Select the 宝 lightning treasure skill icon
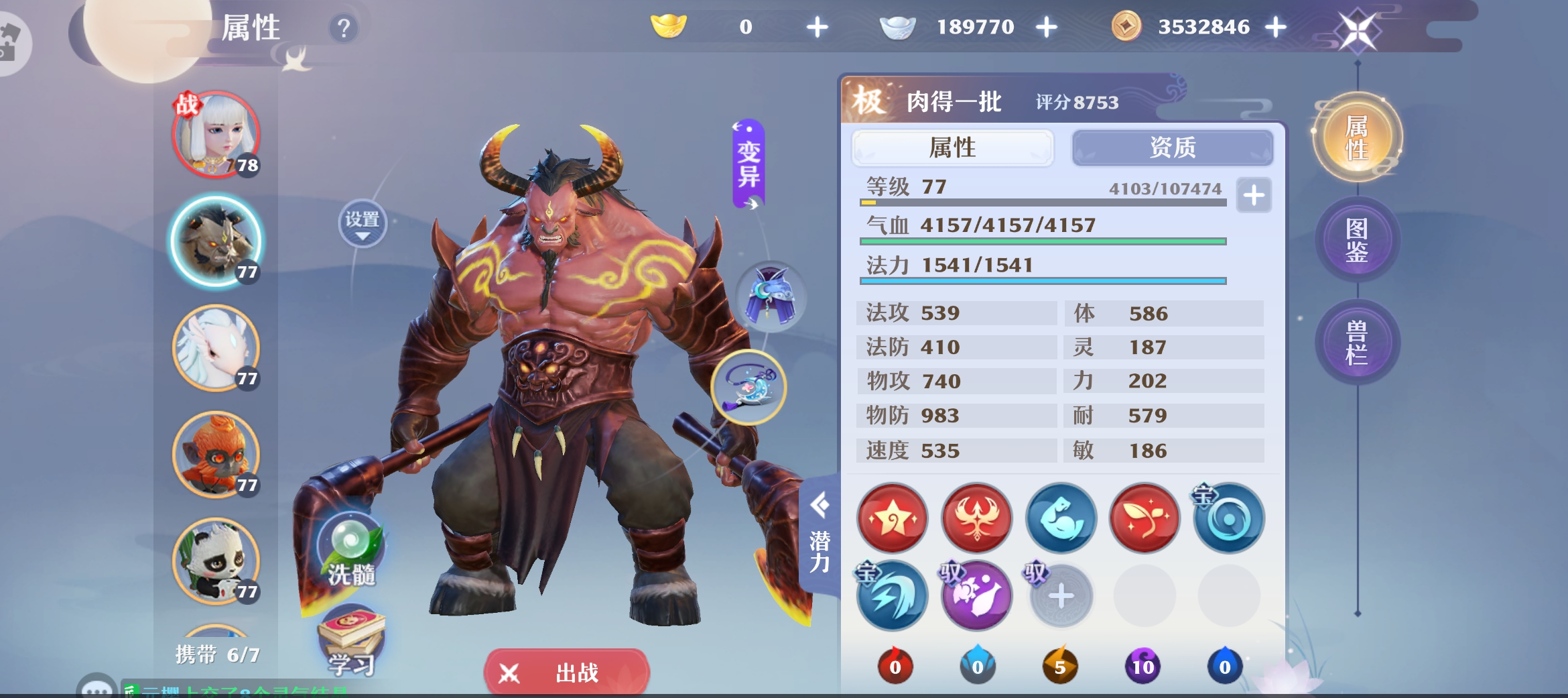This screenshot has width=1568, height=698. [891, 596]
